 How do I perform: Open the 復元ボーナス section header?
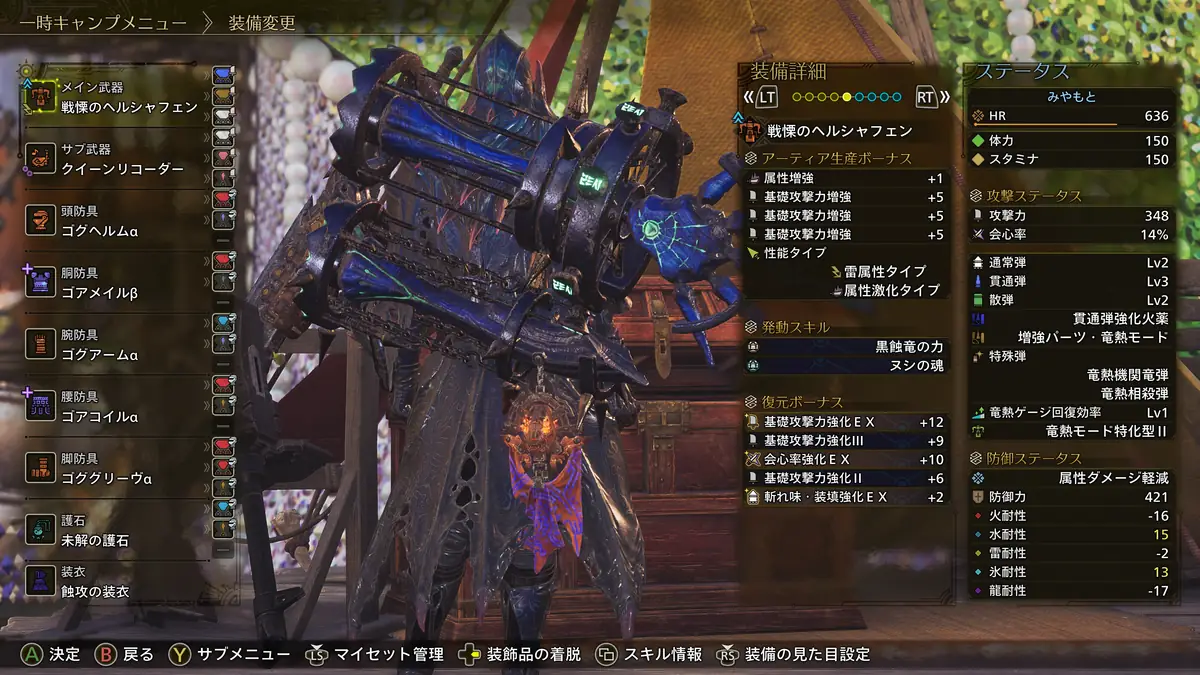tap(801, 402)
